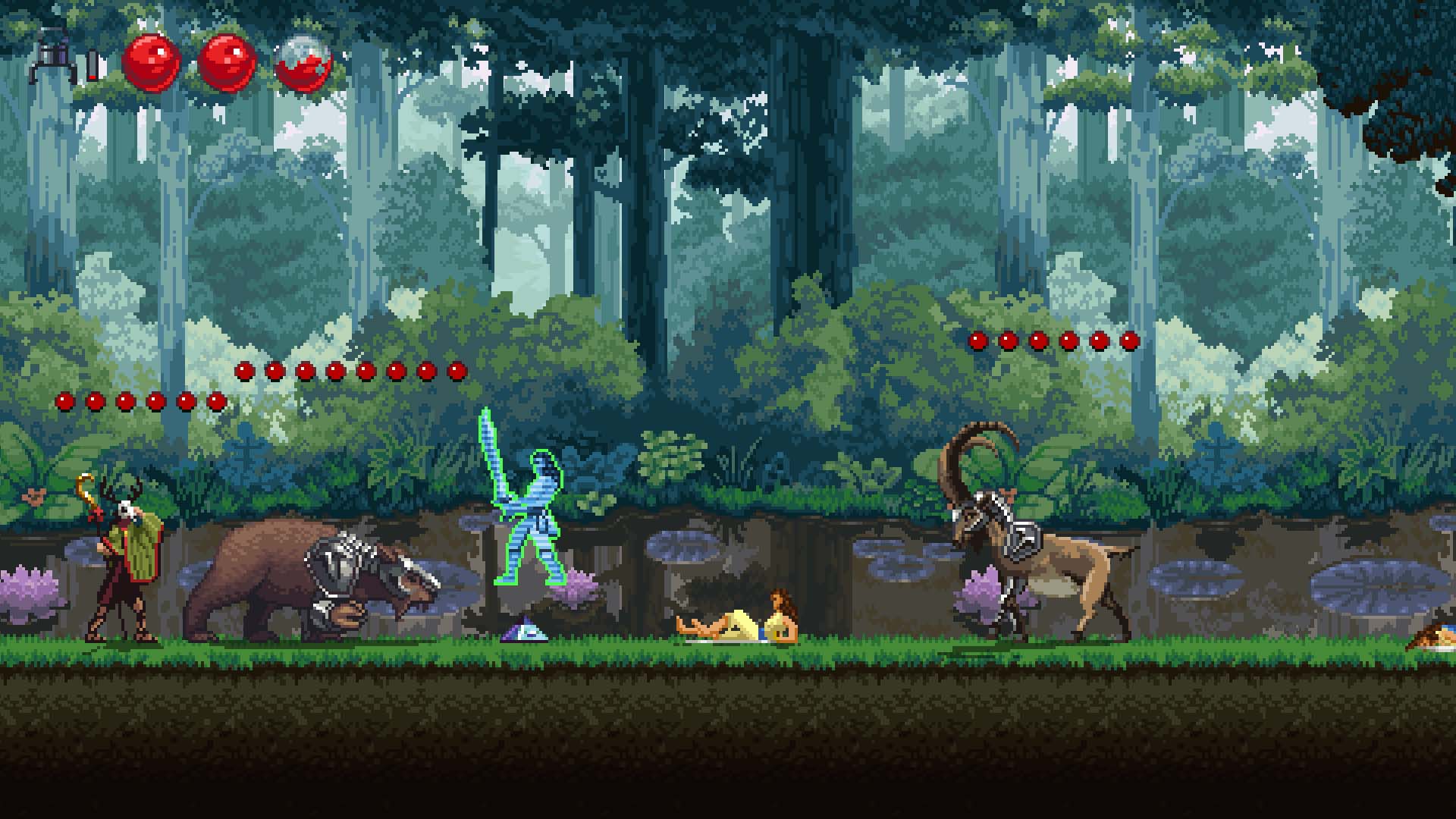Click the leftmost red orb in the bottom string
Viewport: 1456px width, 819px height.
[x=64, y=400]
